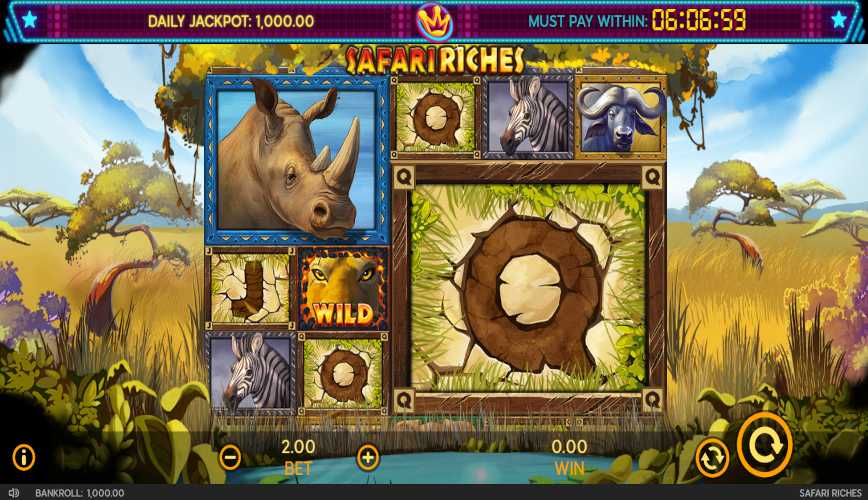This screenshot has height=500, width=868.
Task: Toggle the sound speaker icon
Action: (x=13, y=493)
